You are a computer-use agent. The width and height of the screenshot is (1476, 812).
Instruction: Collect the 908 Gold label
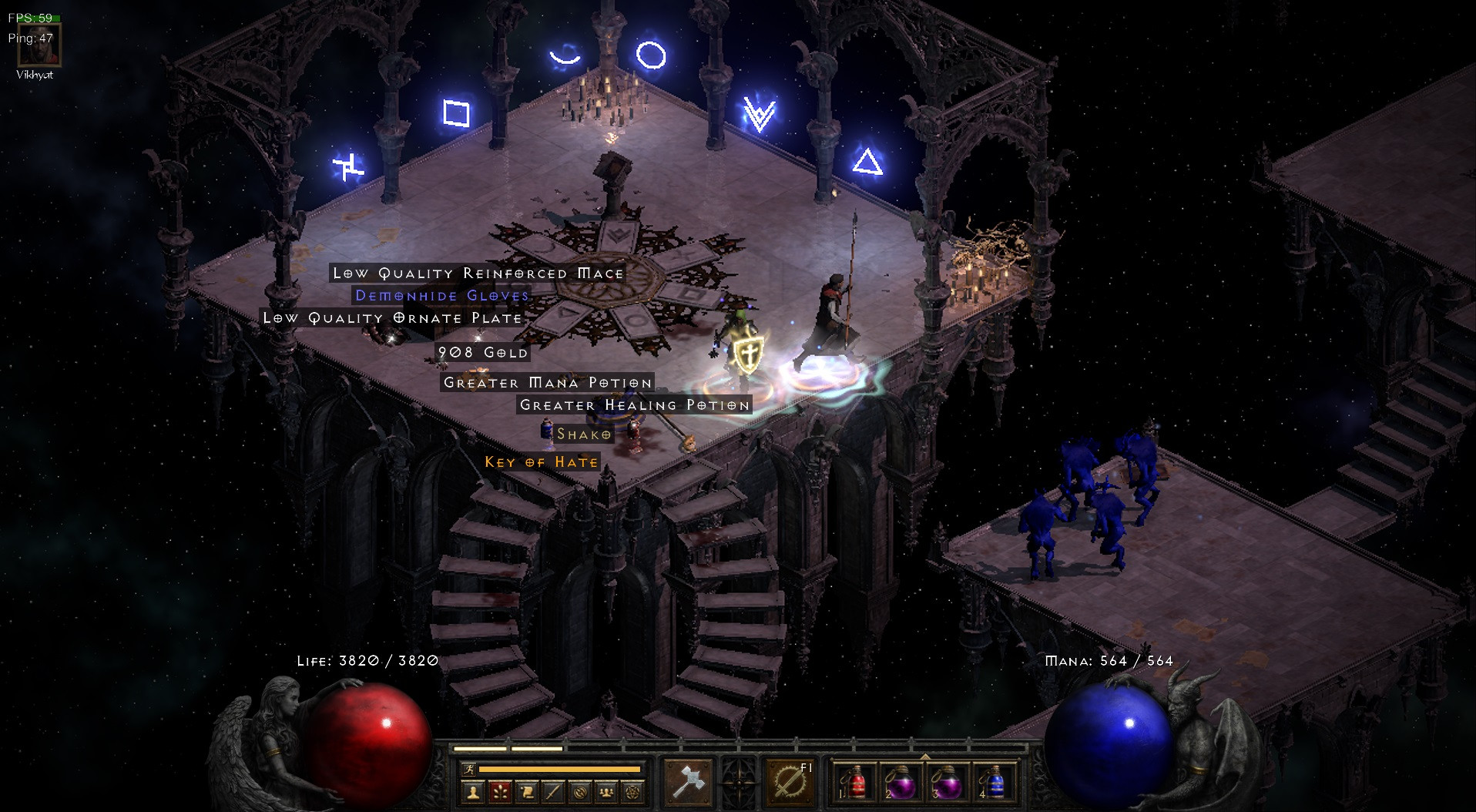click(x=482, y=352)
